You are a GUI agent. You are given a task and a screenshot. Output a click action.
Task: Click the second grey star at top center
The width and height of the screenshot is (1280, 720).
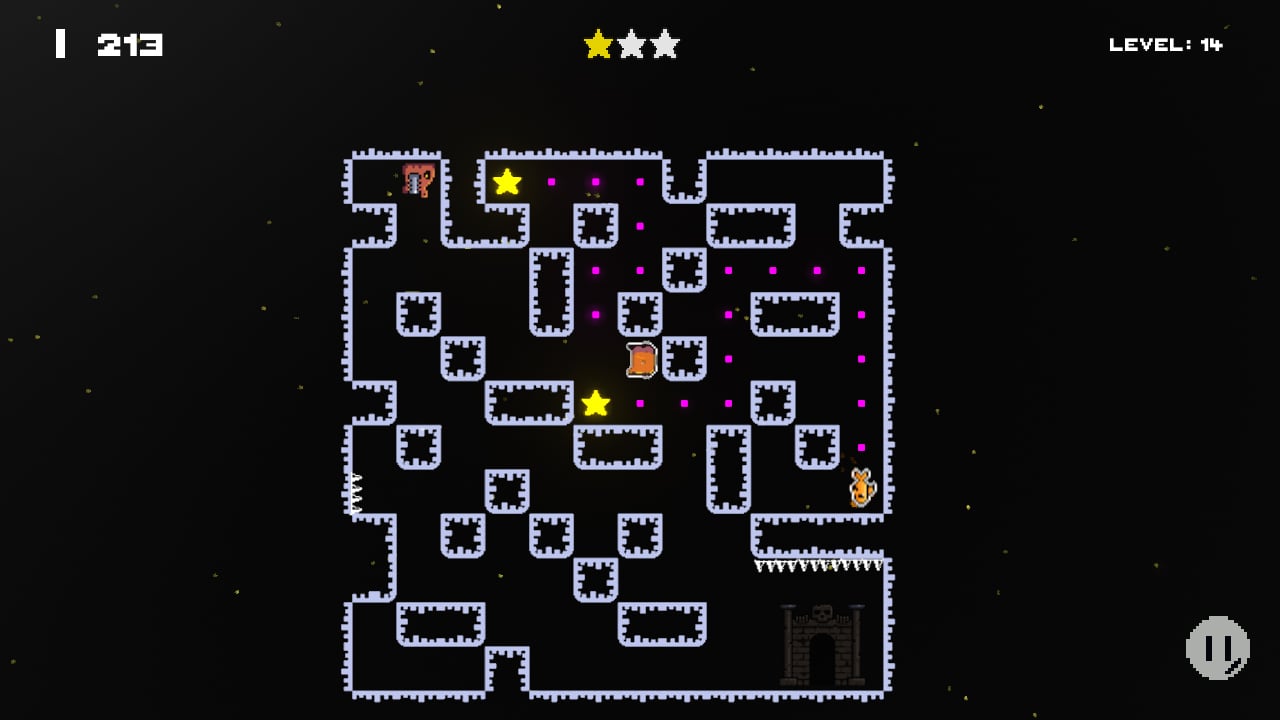coord(632,44)
